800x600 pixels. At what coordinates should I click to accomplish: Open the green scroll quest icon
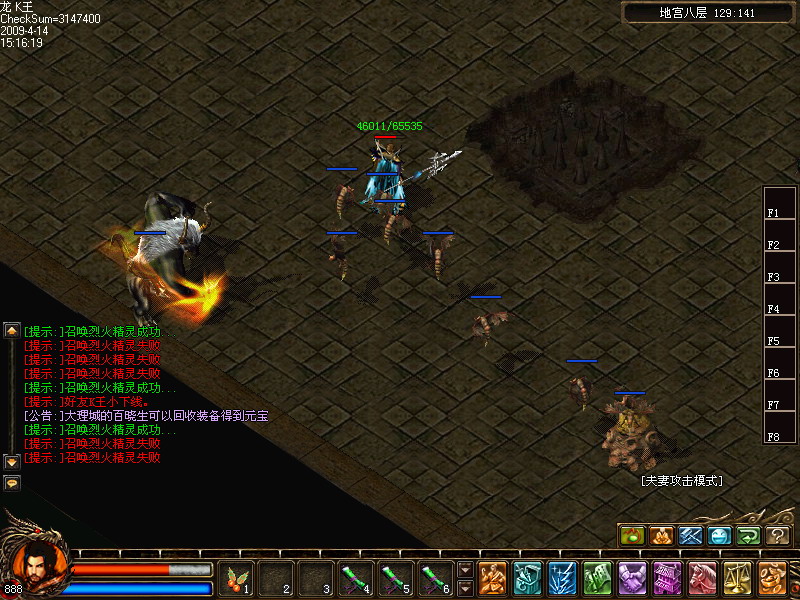[597, 578]
